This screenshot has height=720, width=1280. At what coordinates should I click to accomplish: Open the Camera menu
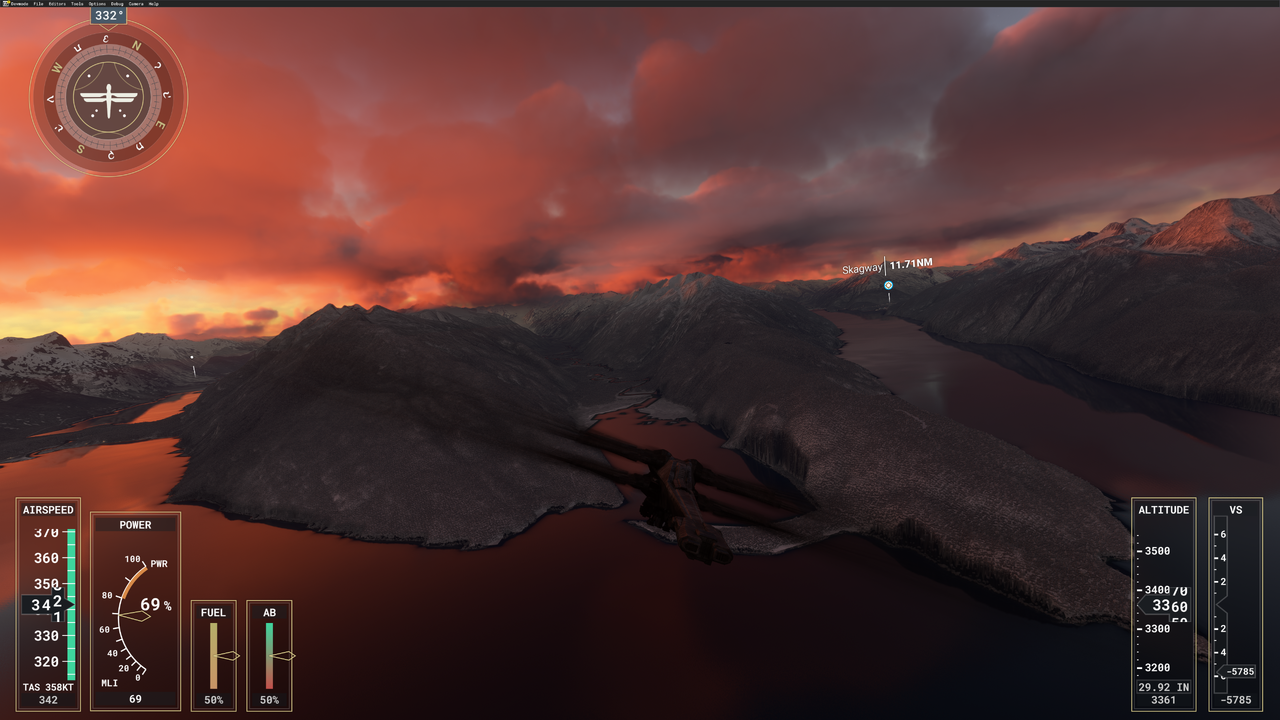pyautogui.click(x=135, y=4)
